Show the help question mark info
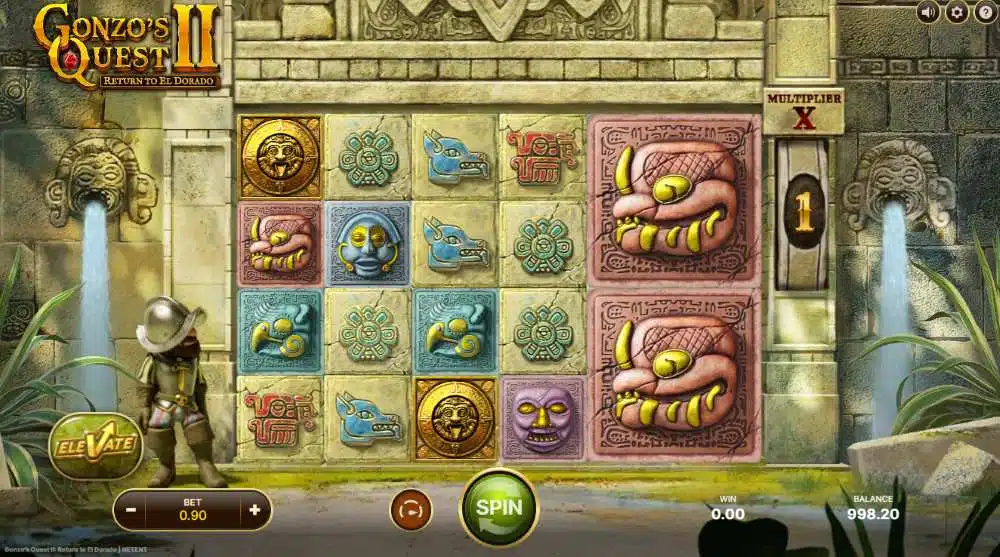 tap(984, 12)
